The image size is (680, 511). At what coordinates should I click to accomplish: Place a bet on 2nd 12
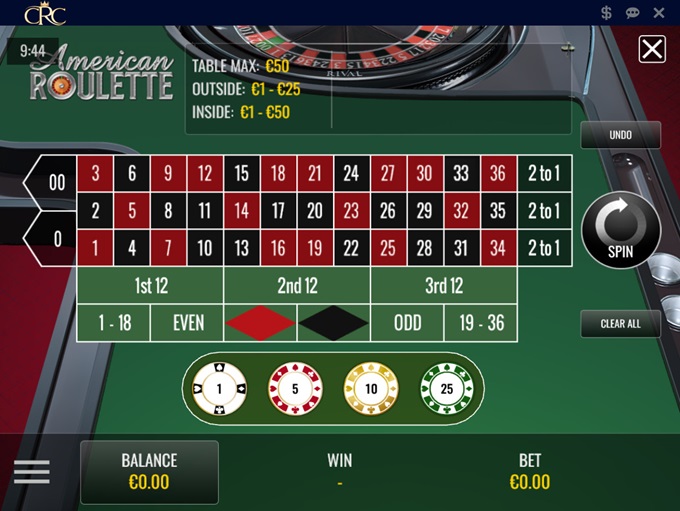297,286
